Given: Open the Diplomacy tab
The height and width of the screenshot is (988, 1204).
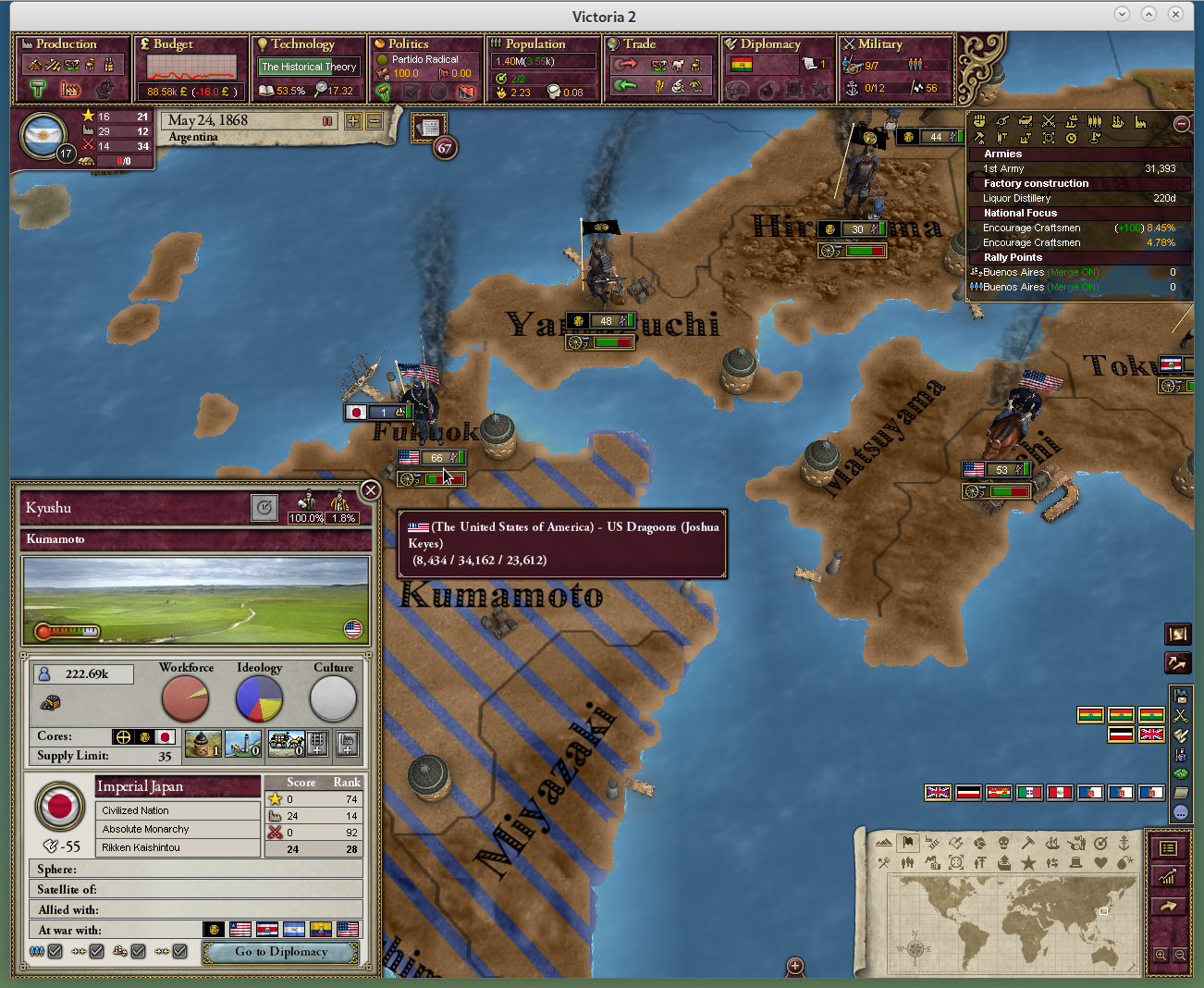Looking at the screenshot, I should point(769,44).
